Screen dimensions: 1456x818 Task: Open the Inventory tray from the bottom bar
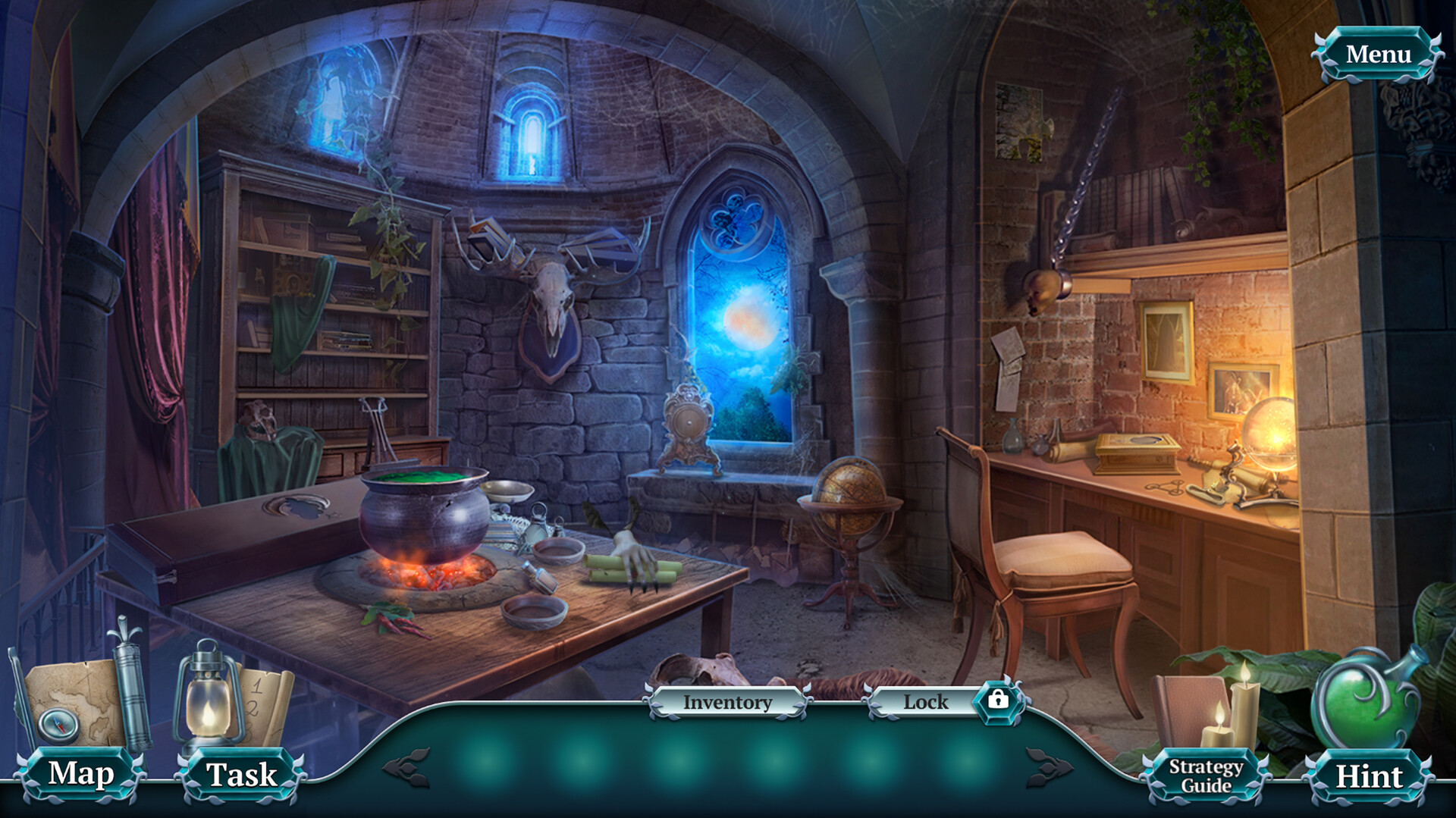click(x=726, y=702)
